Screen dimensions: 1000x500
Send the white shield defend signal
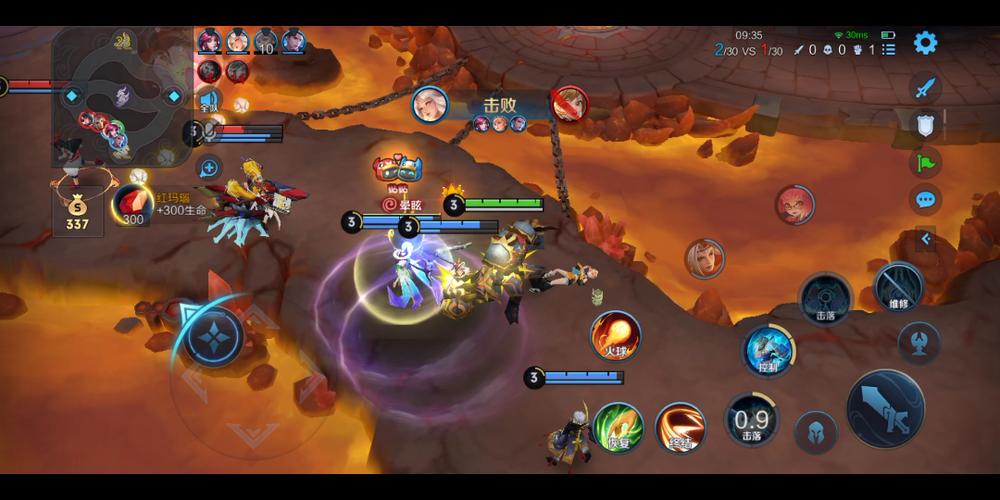(926, 124)
